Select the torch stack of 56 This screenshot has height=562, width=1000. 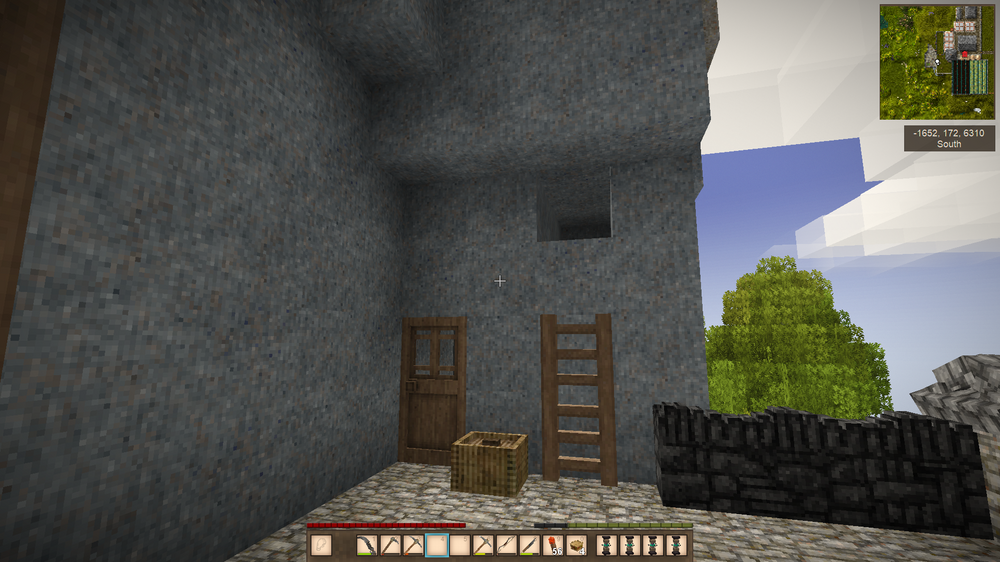[x=553, y=545]
